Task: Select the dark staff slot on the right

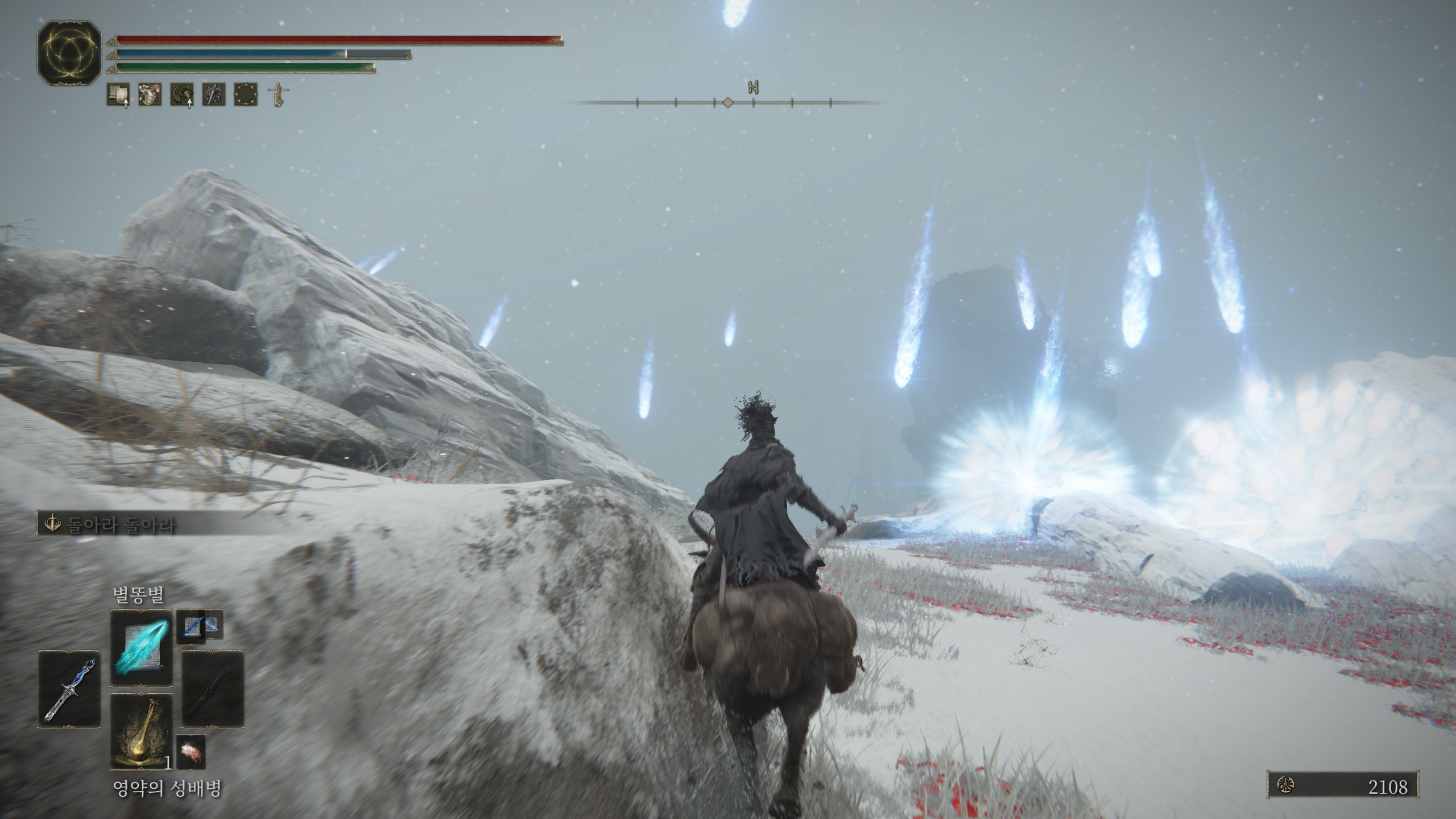Action: point(213,688)
